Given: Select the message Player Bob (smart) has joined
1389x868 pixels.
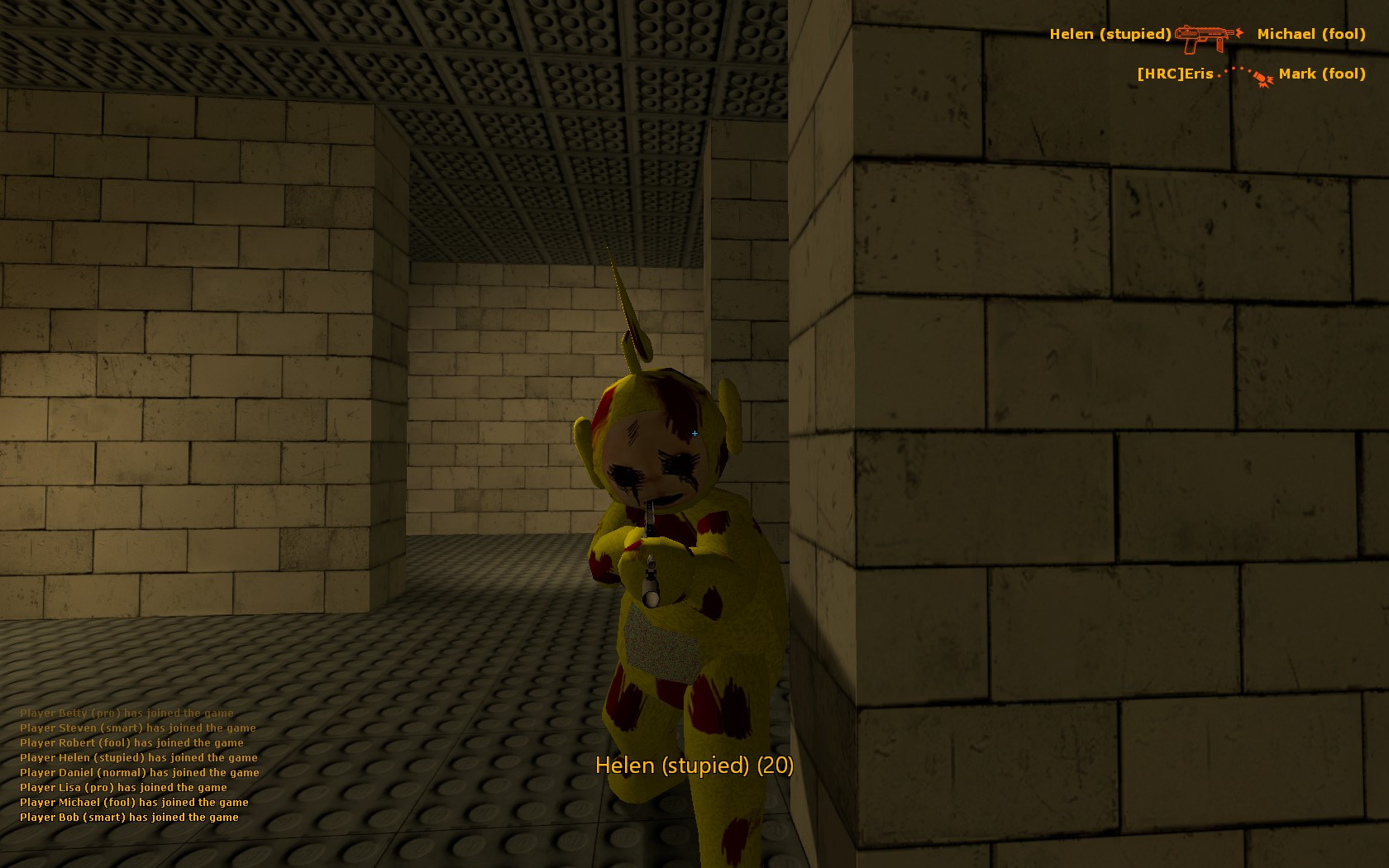Looking at the screenshot, I should point(129,817).
